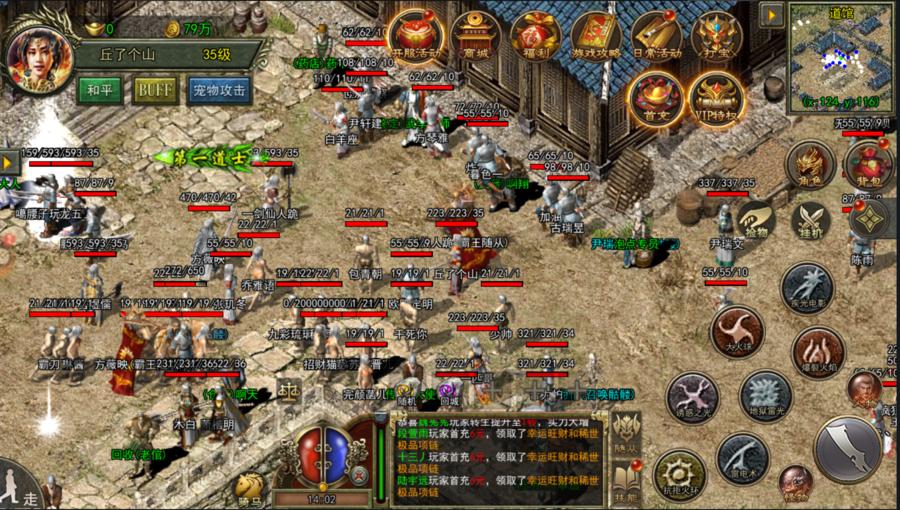Toggle 挂机 auto-battle
This screenshot has height=510, width=900.
810,221
